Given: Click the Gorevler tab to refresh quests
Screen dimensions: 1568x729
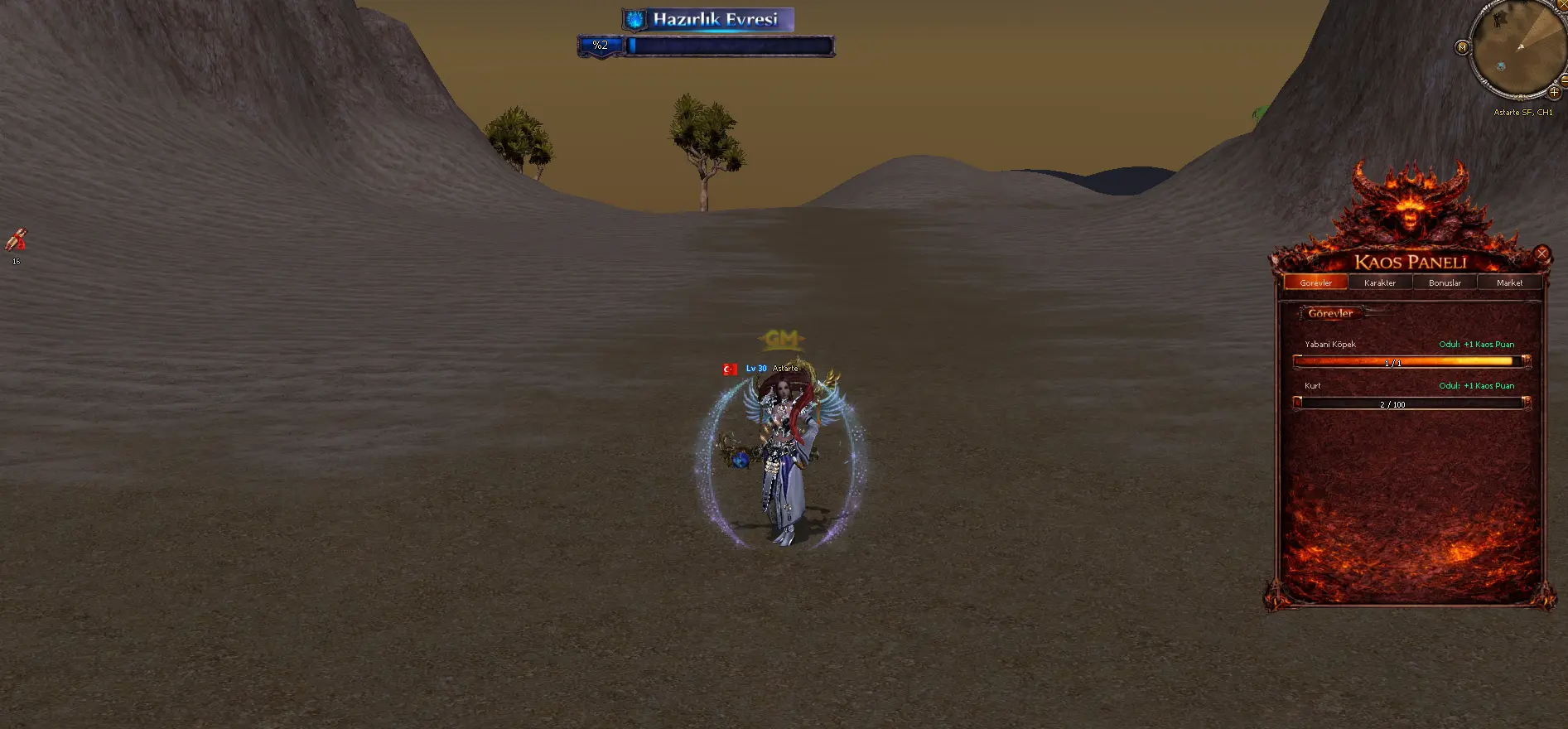Looking at the screenshot, I should [1316, 282].
